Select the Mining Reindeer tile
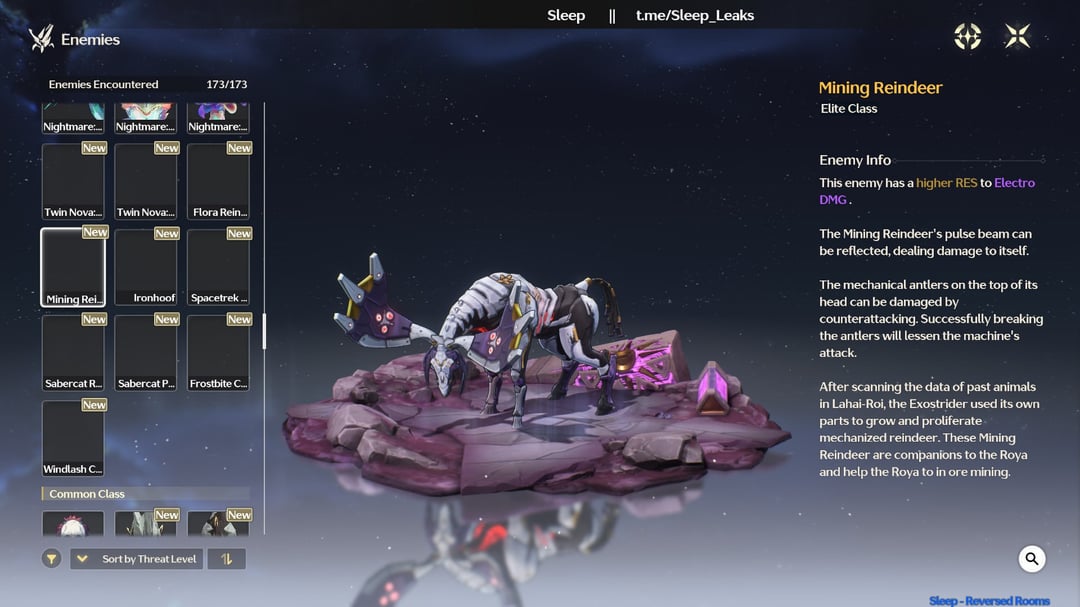The image size is (1080, 607). coord(73,267)
